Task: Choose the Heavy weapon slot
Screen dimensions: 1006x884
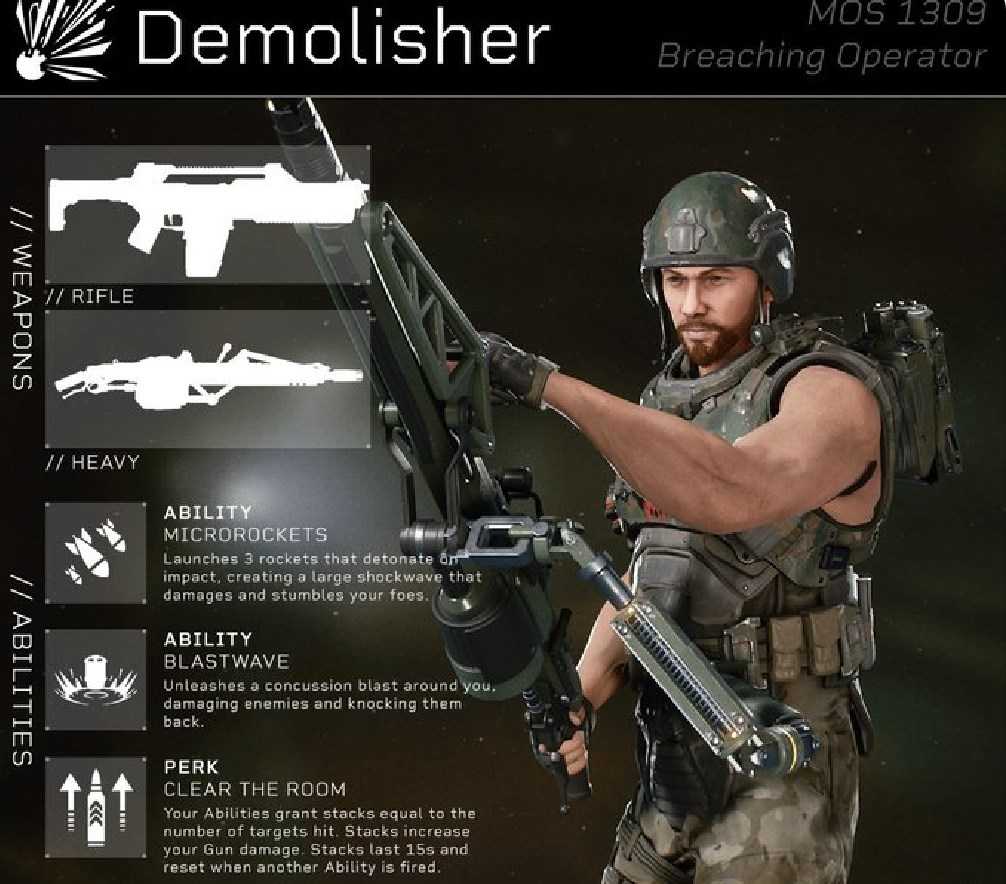Action: pos(207,379)
